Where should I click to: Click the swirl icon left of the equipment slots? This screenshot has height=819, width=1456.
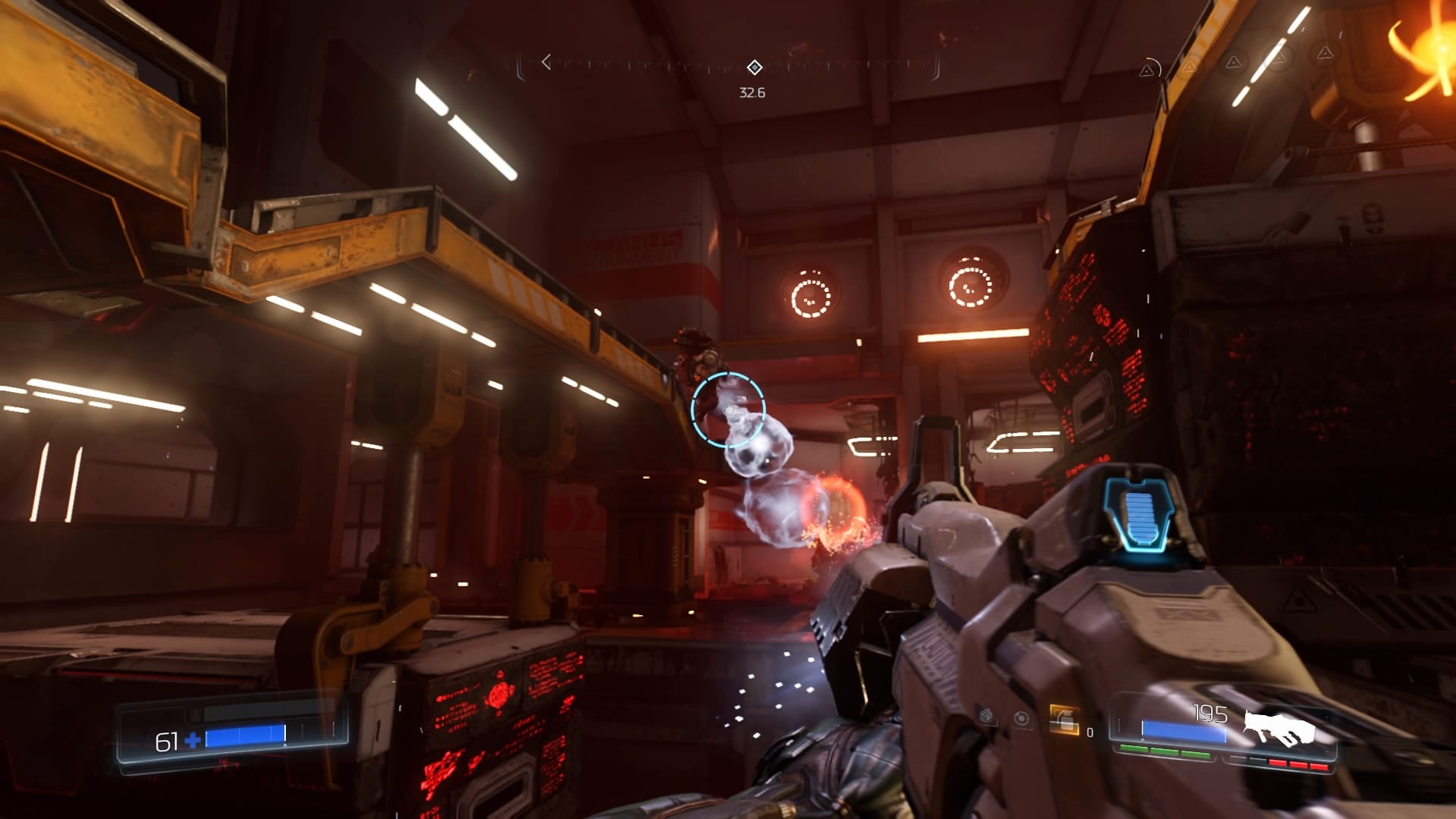click(984, 715)
